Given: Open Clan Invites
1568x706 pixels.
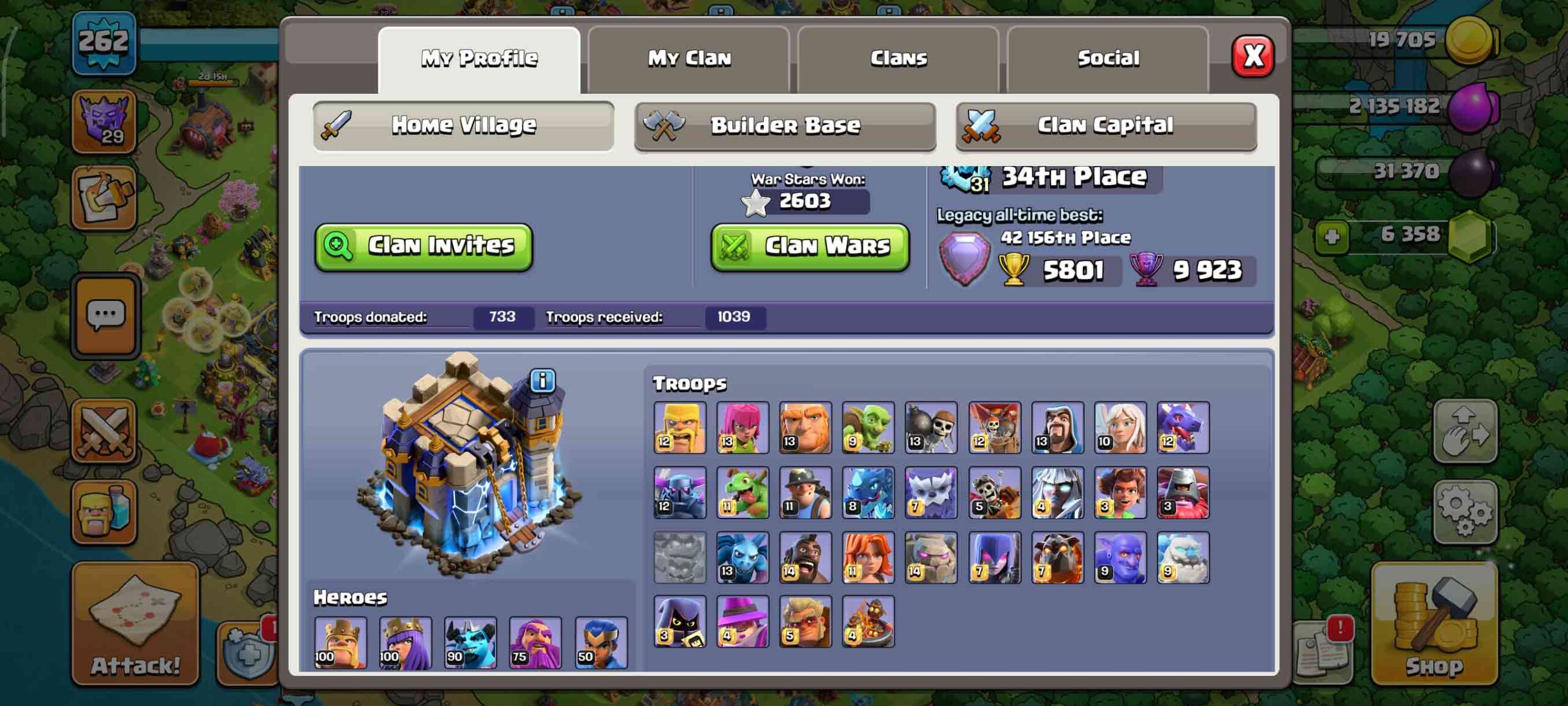Looking at the screenshot, I should tap(424, 246).
